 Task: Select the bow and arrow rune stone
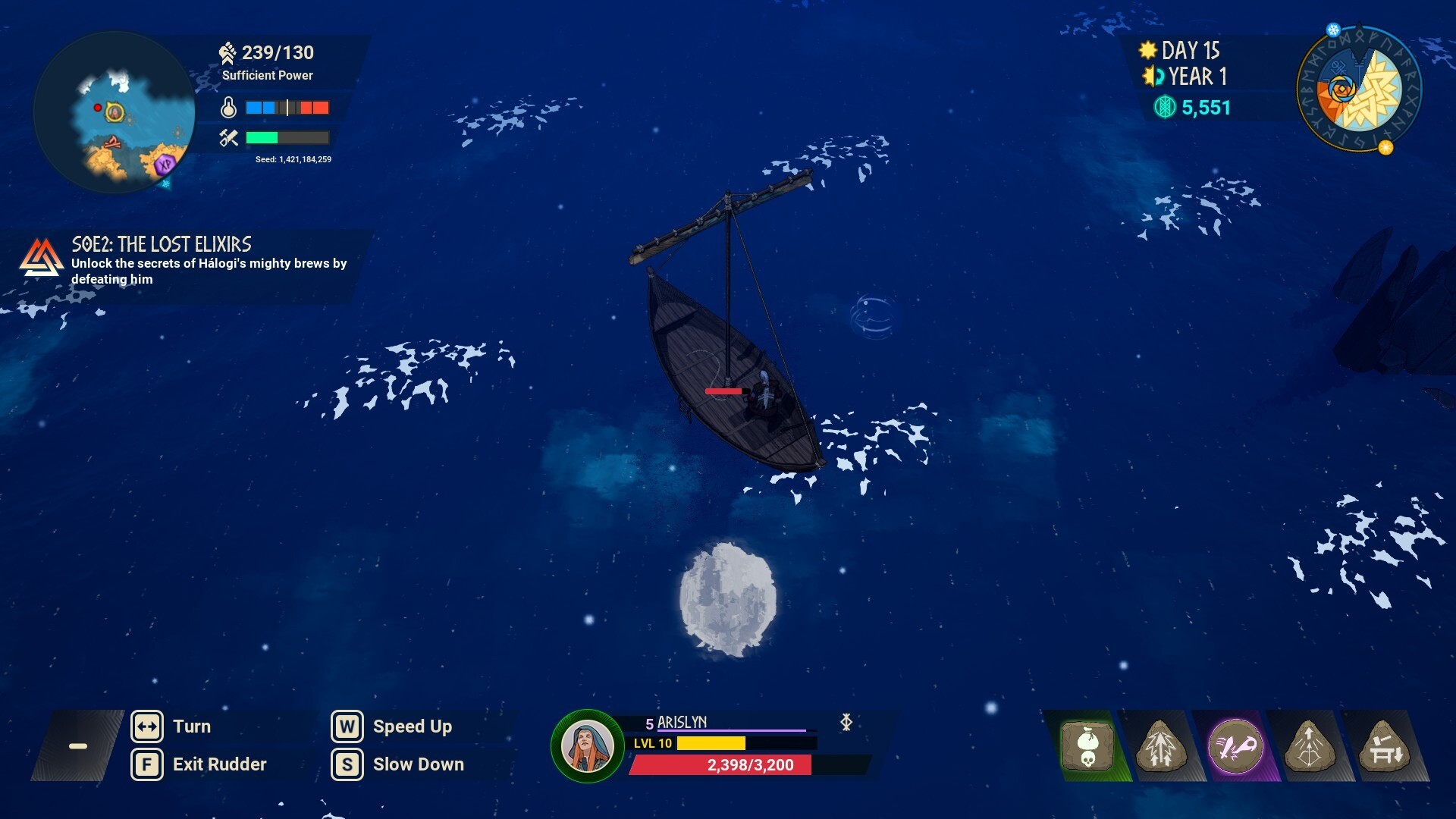(x=1309, y=746)
